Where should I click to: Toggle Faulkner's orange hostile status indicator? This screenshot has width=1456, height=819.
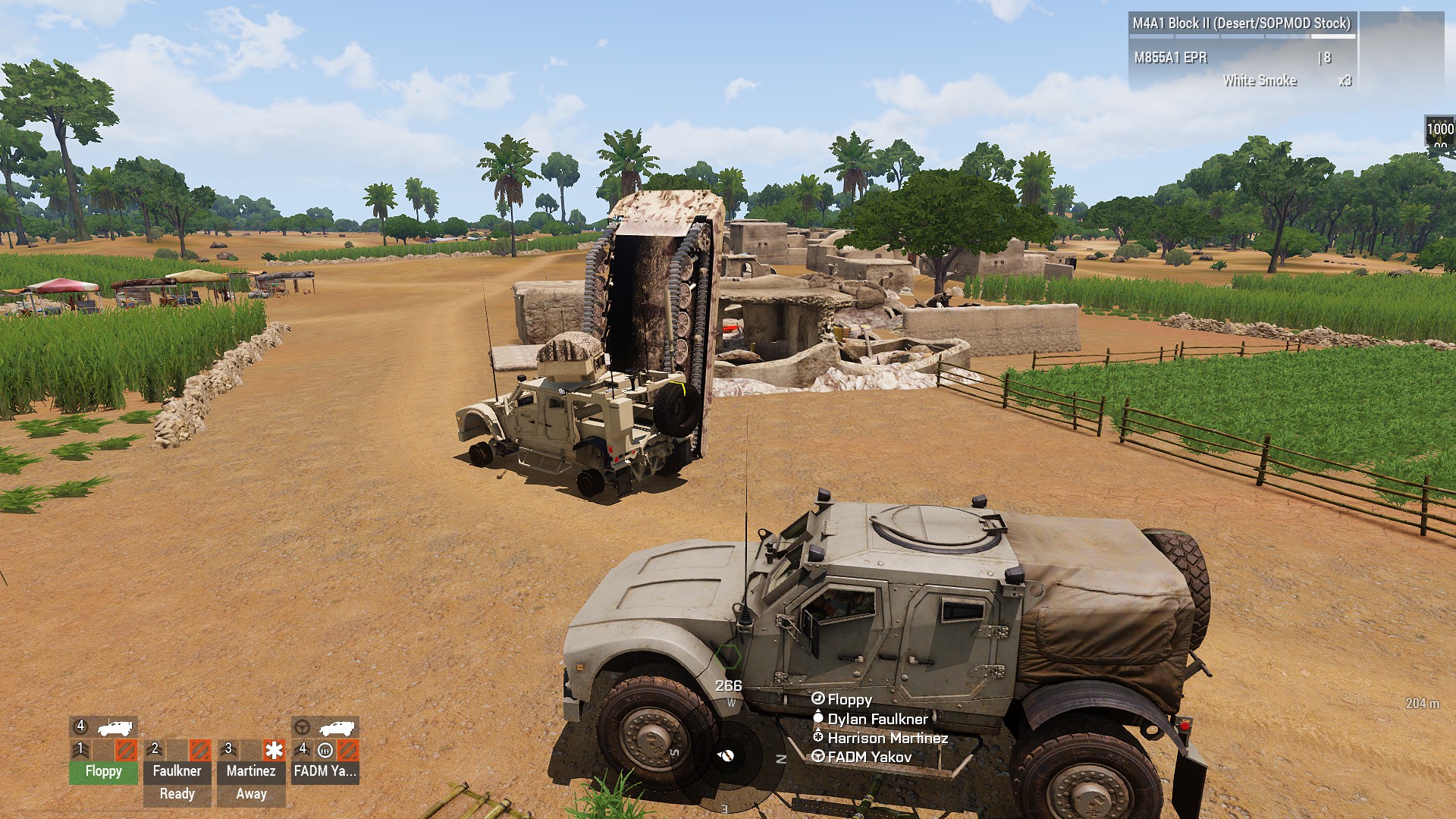200,751
